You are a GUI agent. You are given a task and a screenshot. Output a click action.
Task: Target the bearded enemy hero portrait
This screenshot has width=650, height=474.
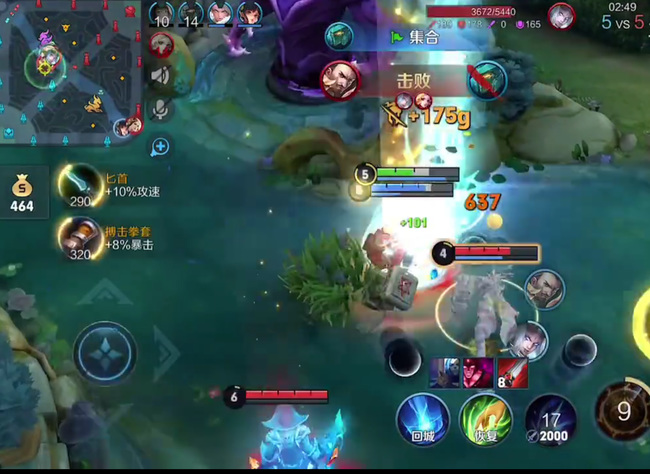pos(545,289)
